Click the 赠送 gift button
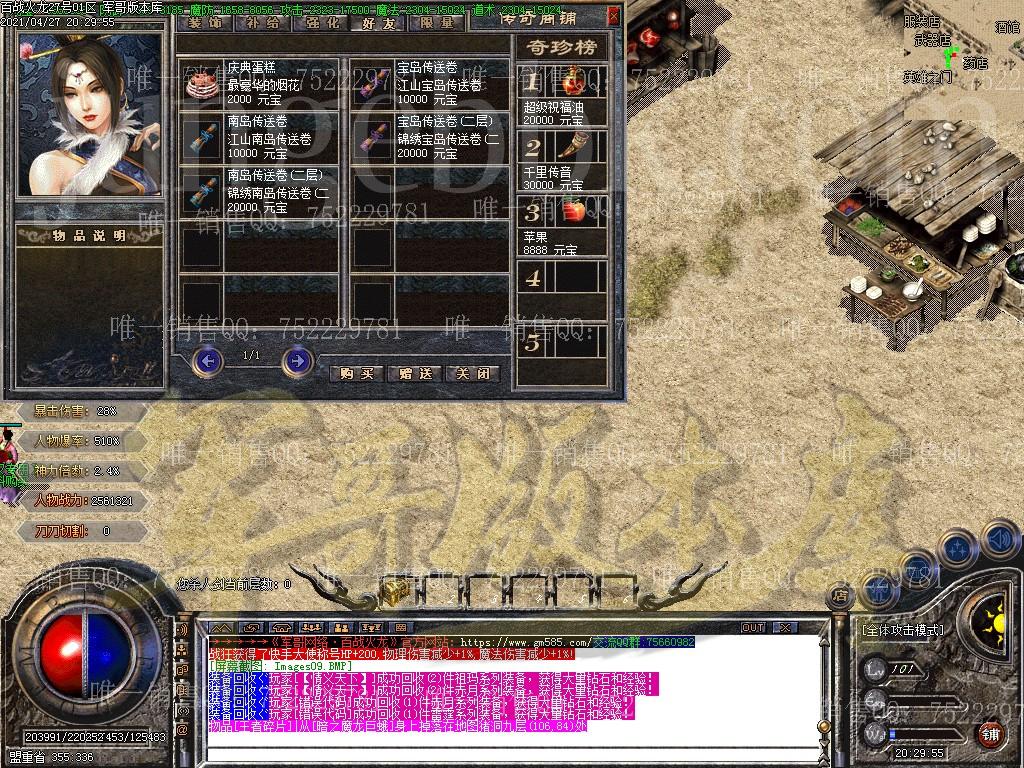Viewport: 1024px width, 768px height. (x=415, y=373)
